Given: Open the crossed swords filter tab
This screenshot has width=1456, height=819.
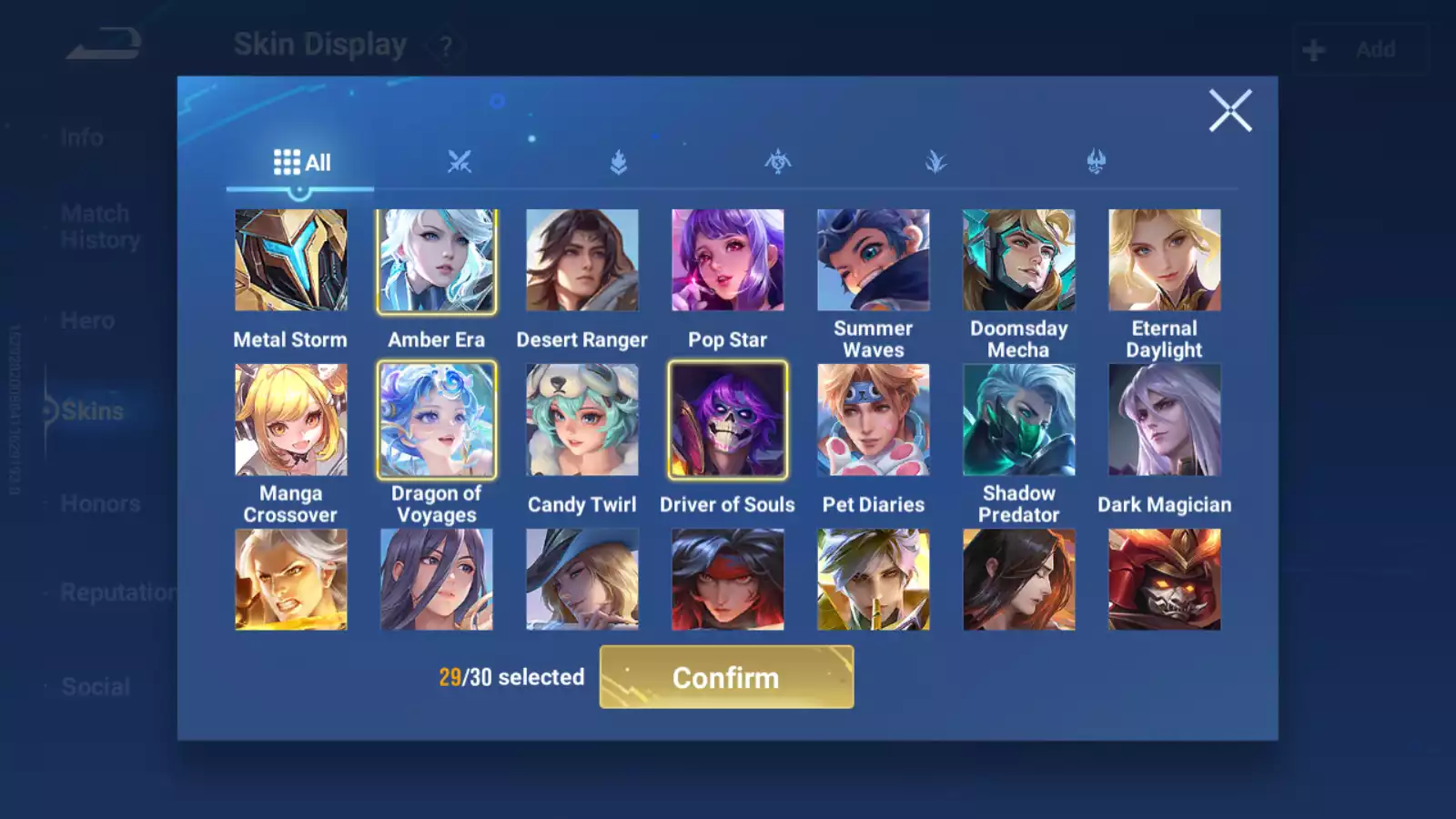Looking at the screenshot, I should 460,163.
